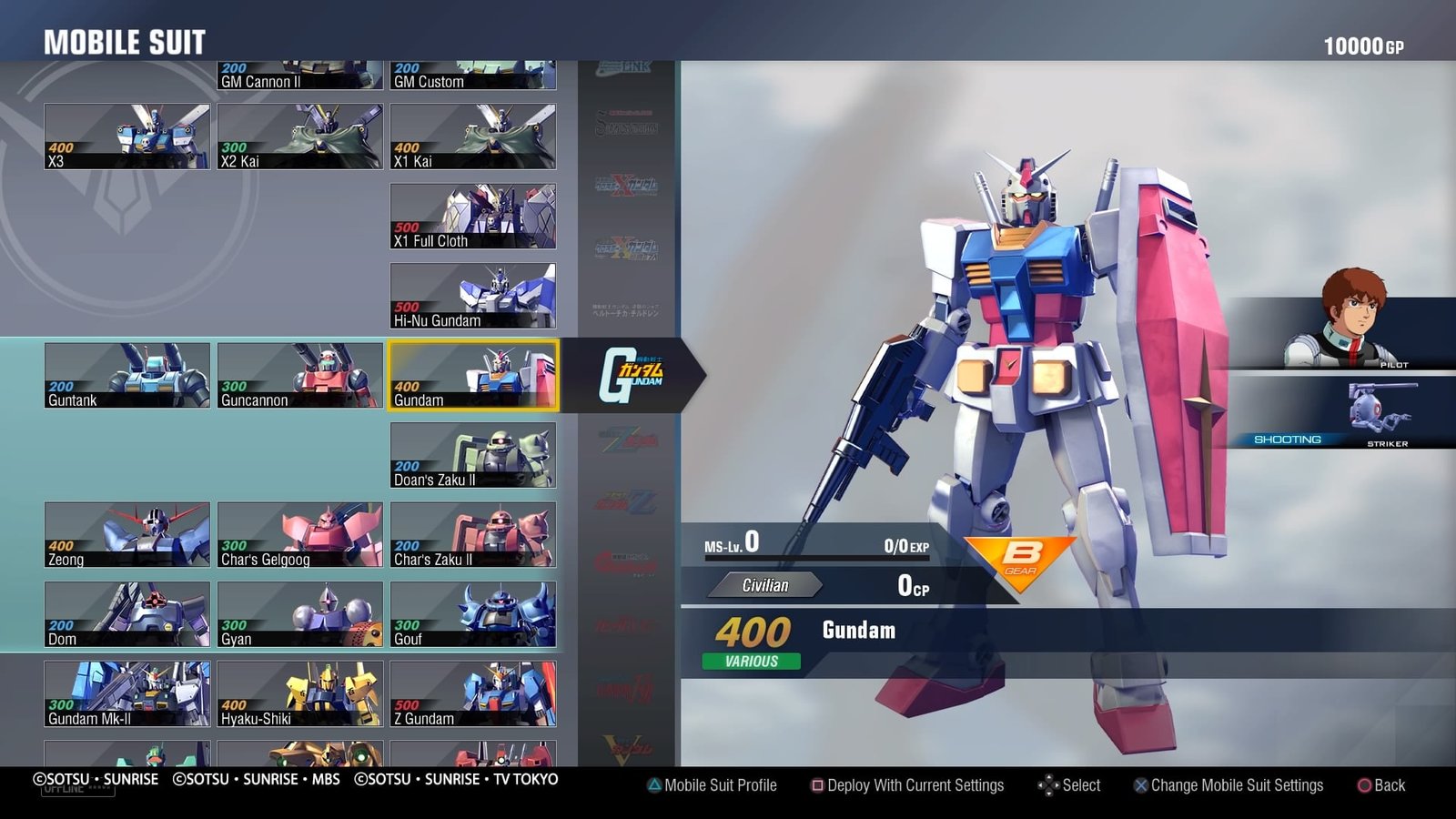Image resolution: width=1456 pixels, height=819 pixels.
Task: Pick the Gundam Mk-II tile
Action: pos(126,694)
